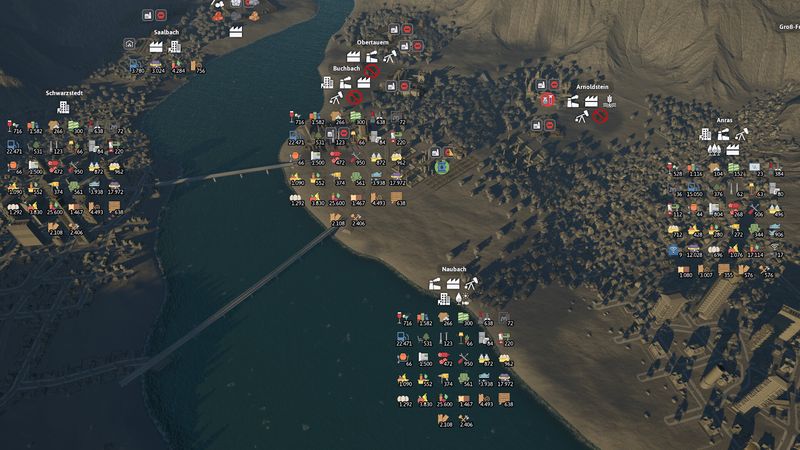Click the office building icon under Schwarzstedt
The height and width of the screenshot is (450, 800).
(63, 107)
